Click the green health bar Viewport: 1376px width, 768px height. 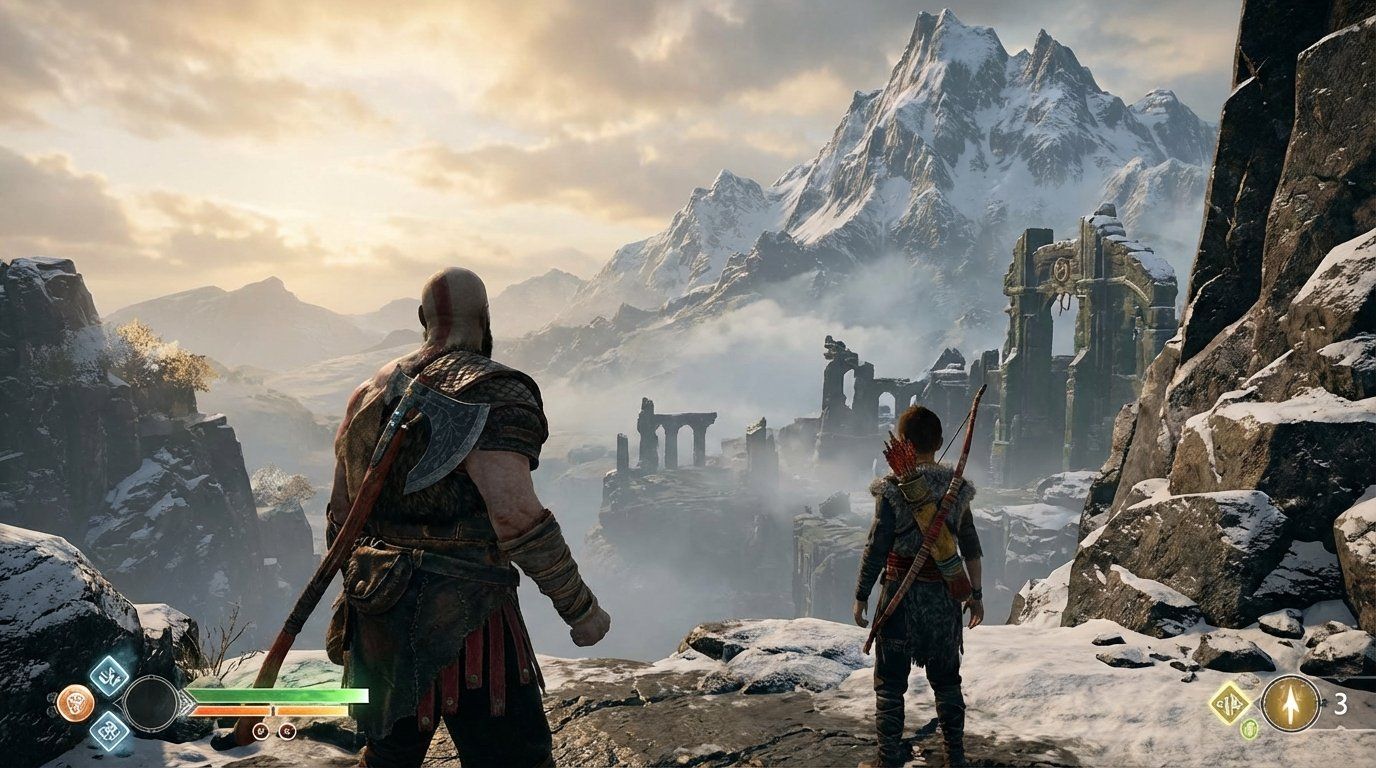coord(280,695)
